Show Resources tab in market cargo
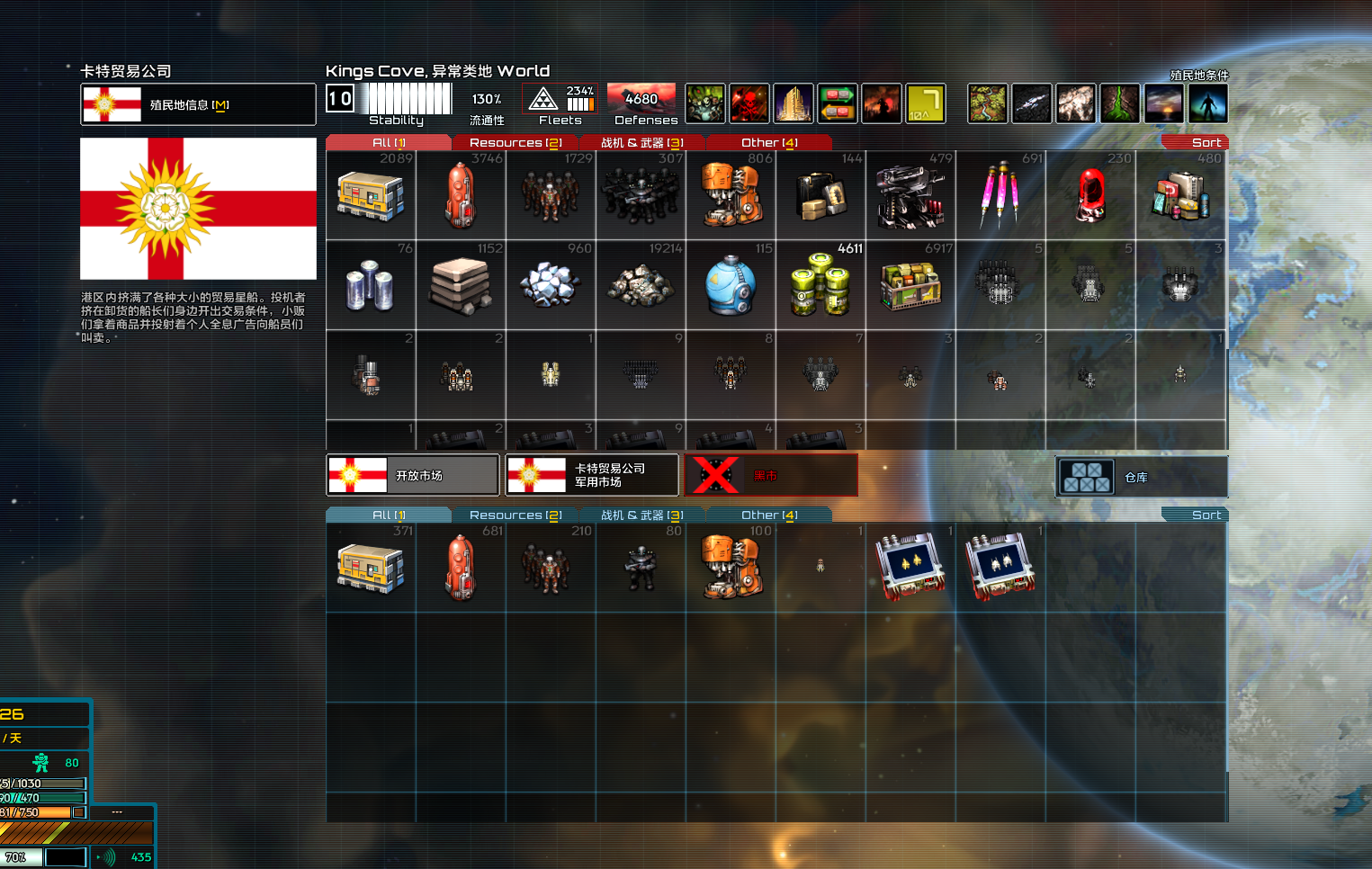This screenshot has height=869, width=1372. pyautogui.click(x=516, y=142)
